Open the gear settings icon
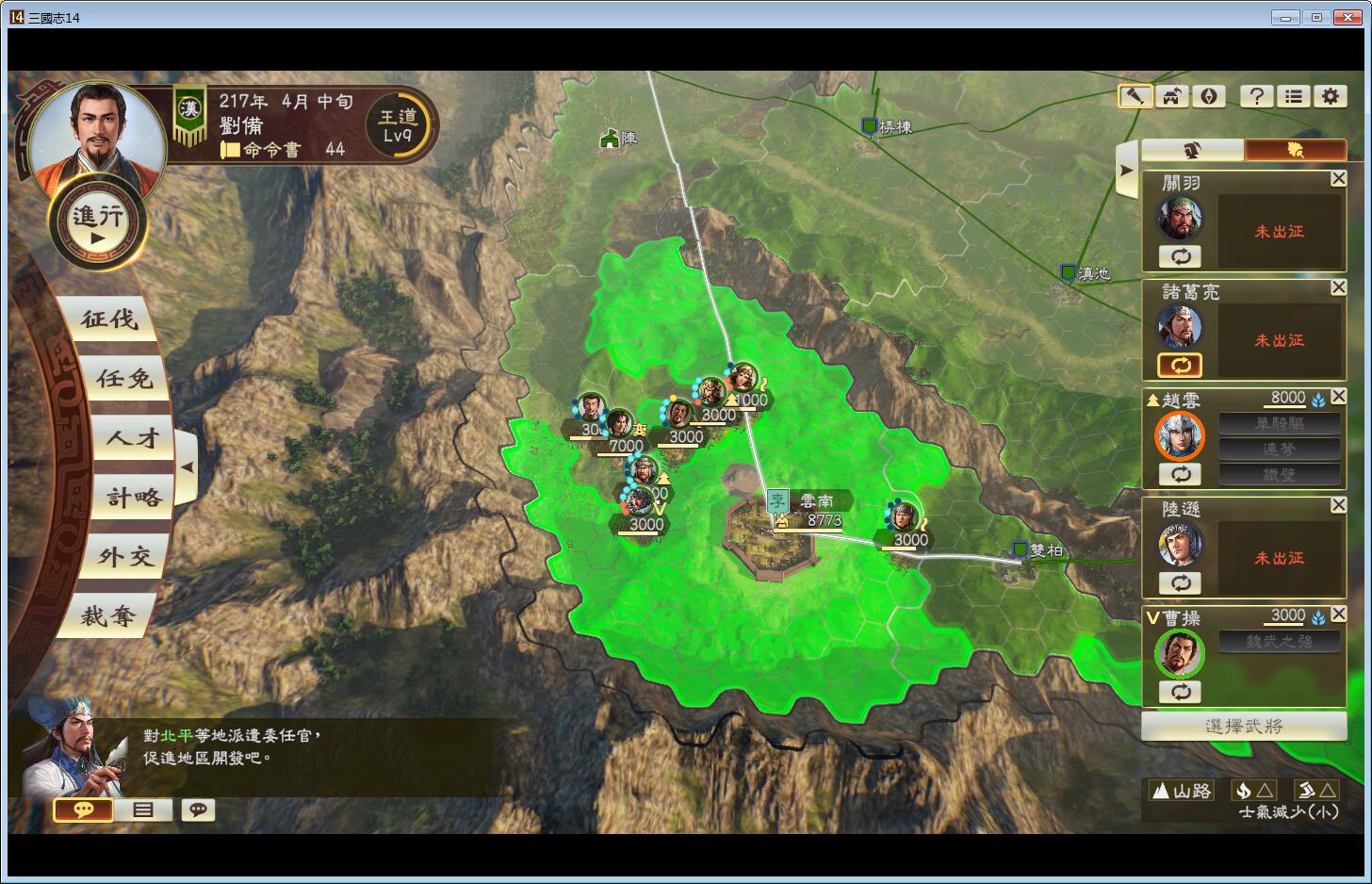This screenshot has height=884, width=1372. click(1330, 96)
